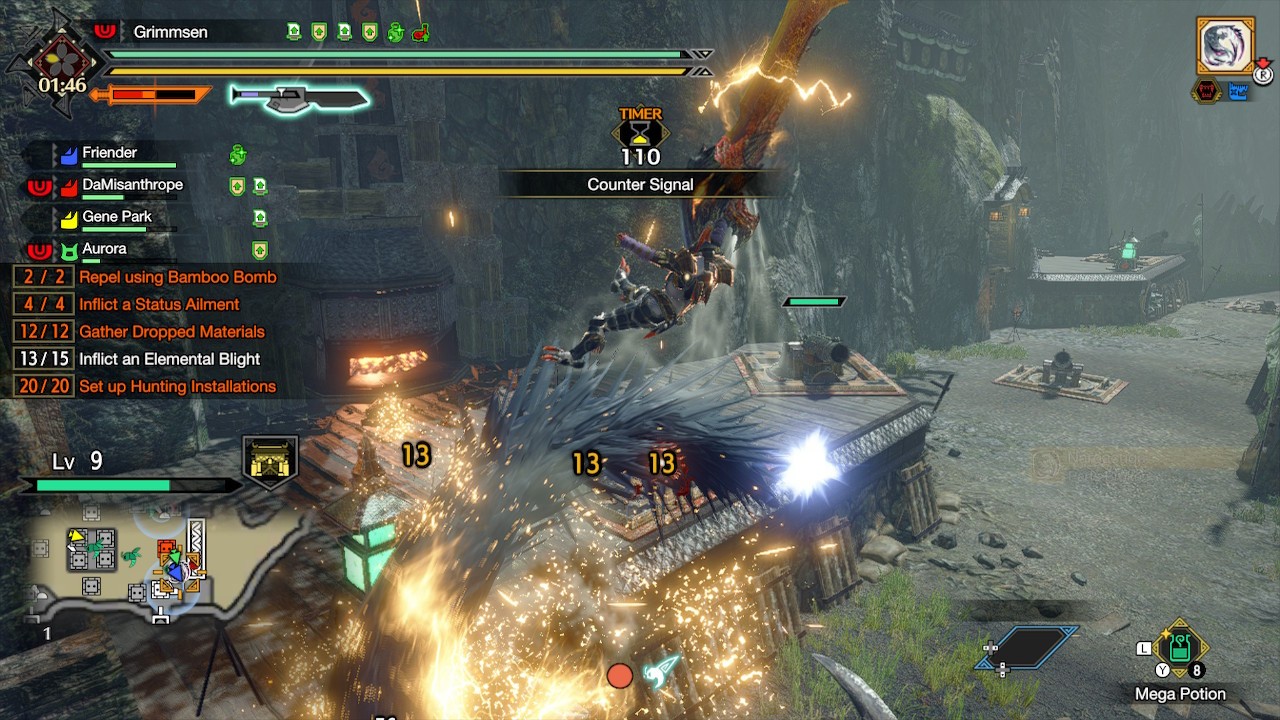Click the switch axe weapon gauge icon
The width and height of the screenshot is (1280, 720).
pos(299,97)
